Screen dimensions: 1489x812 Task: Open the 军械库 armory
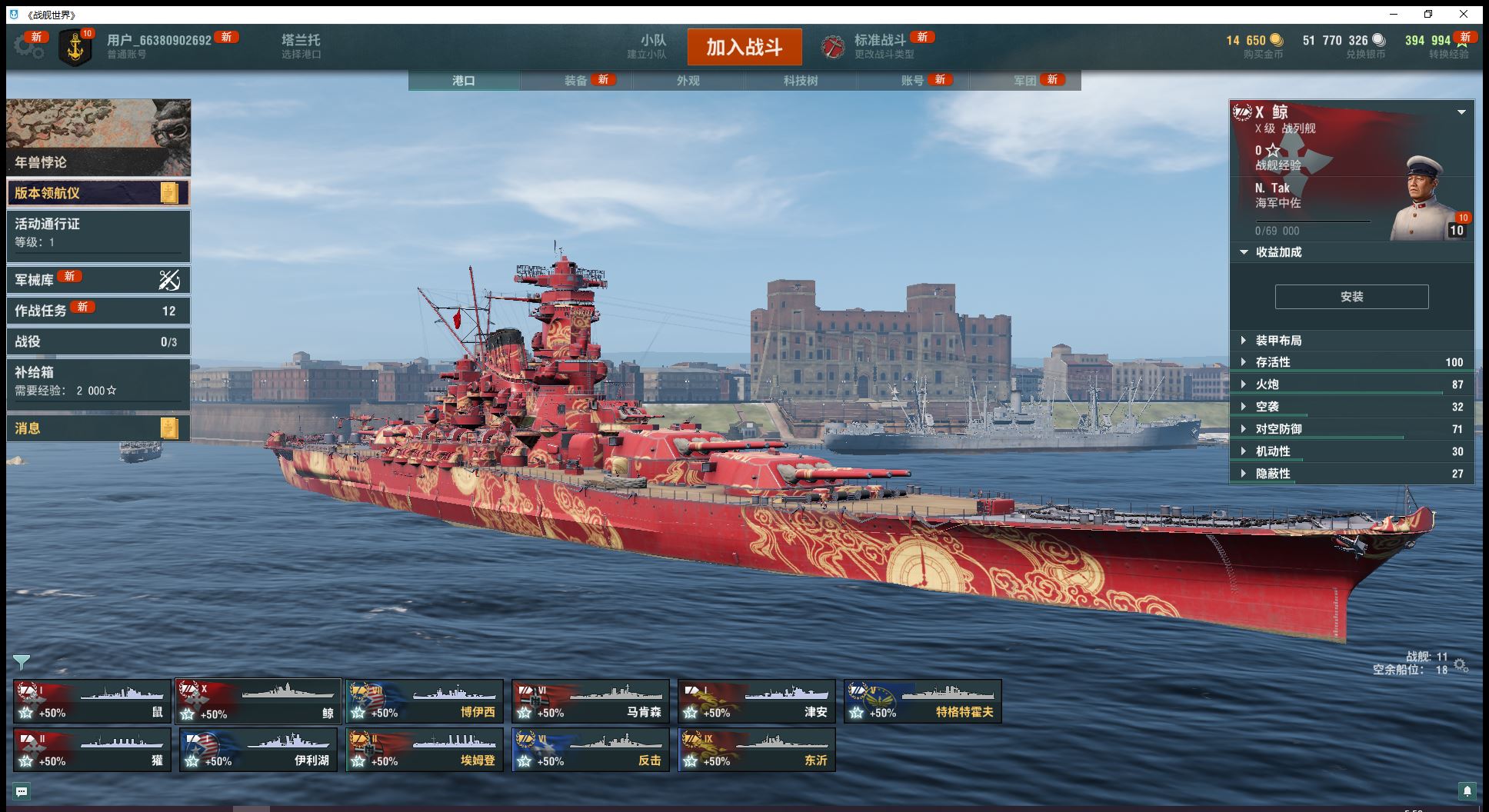pyautogui.click(x=98, y=280)
